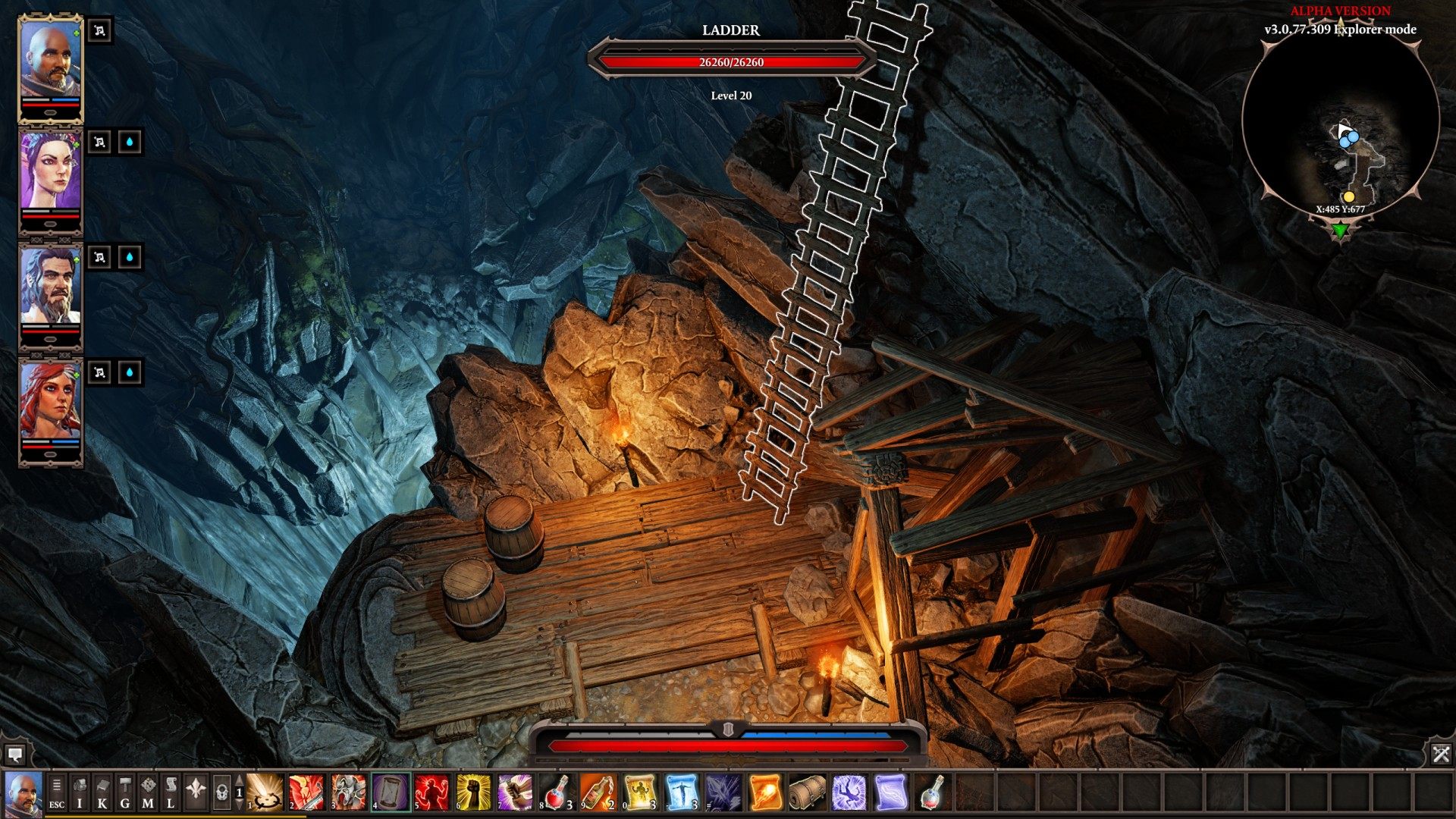Open the journal scroll L button
Viewport: 1456px width, 819px height.
point(171,793)
